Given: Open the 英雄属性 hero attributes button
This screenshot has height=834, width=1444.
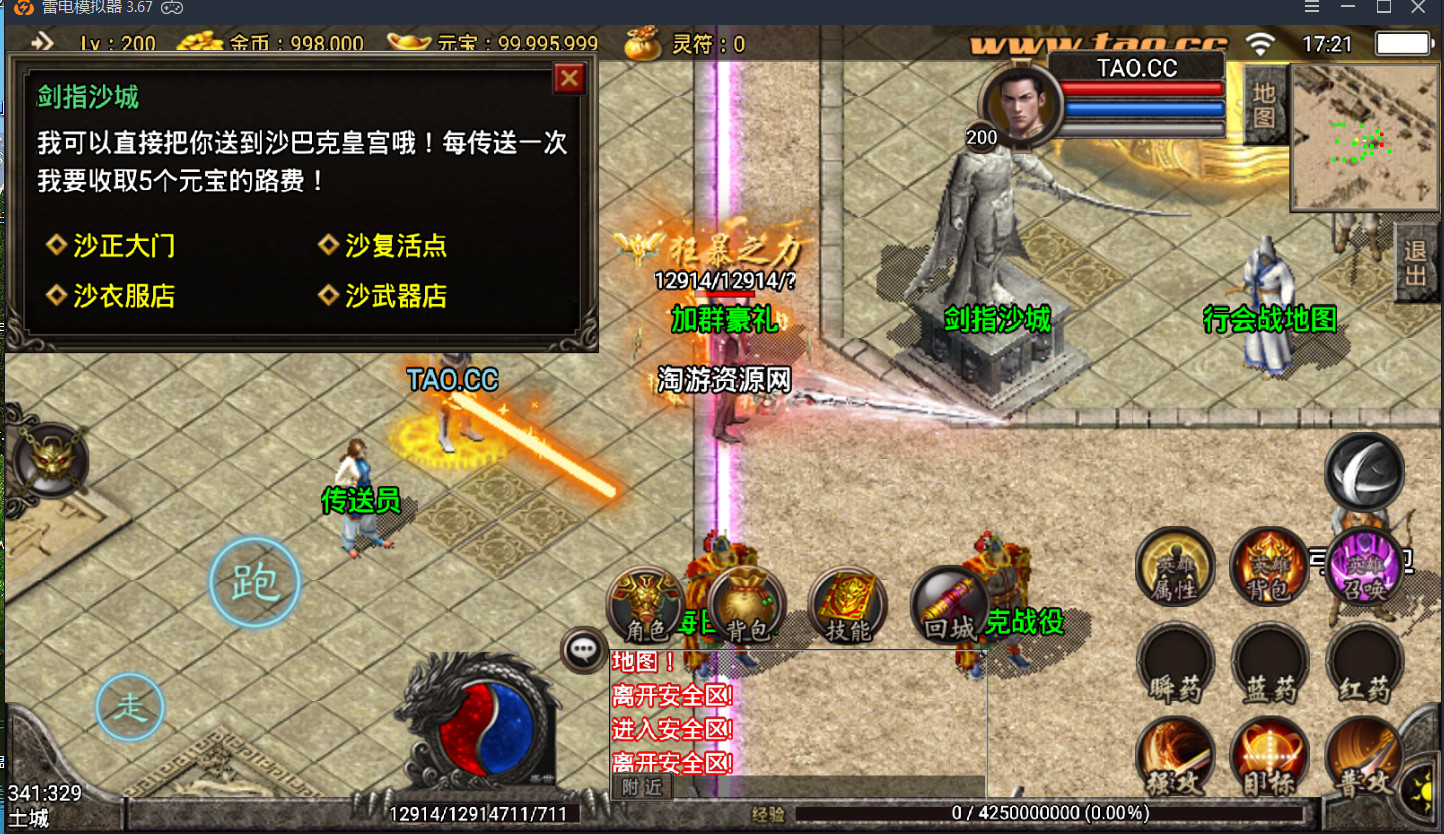Looking at the screenshot, I should point(1175,568).
